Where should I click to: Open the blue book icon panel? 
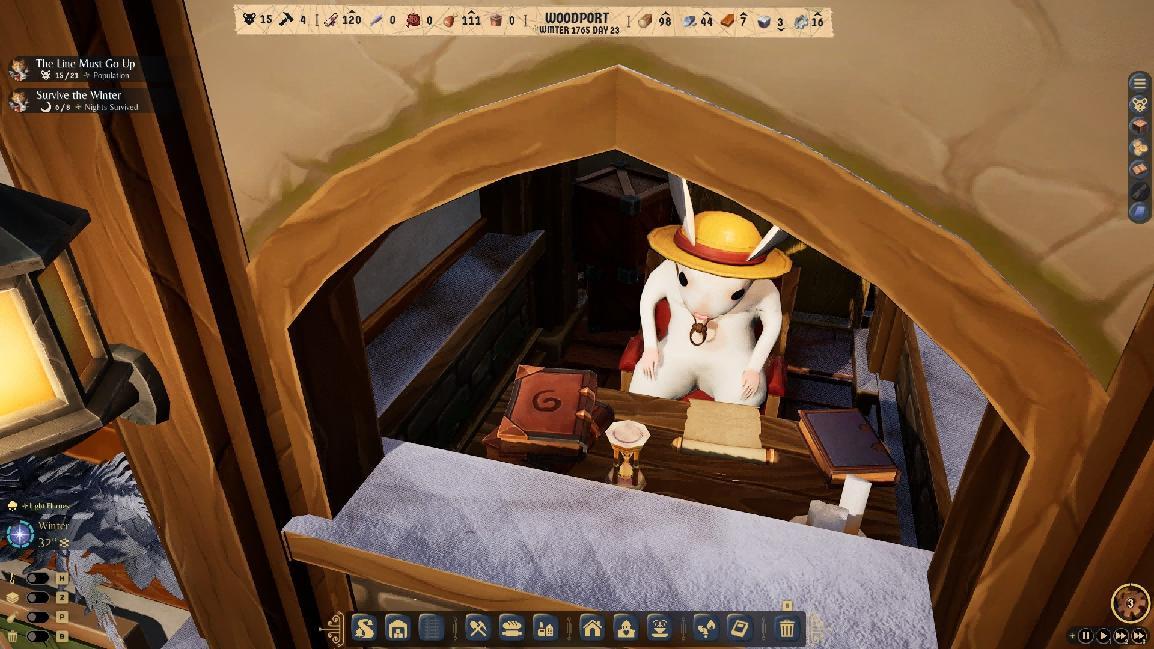coord(1140,211)
